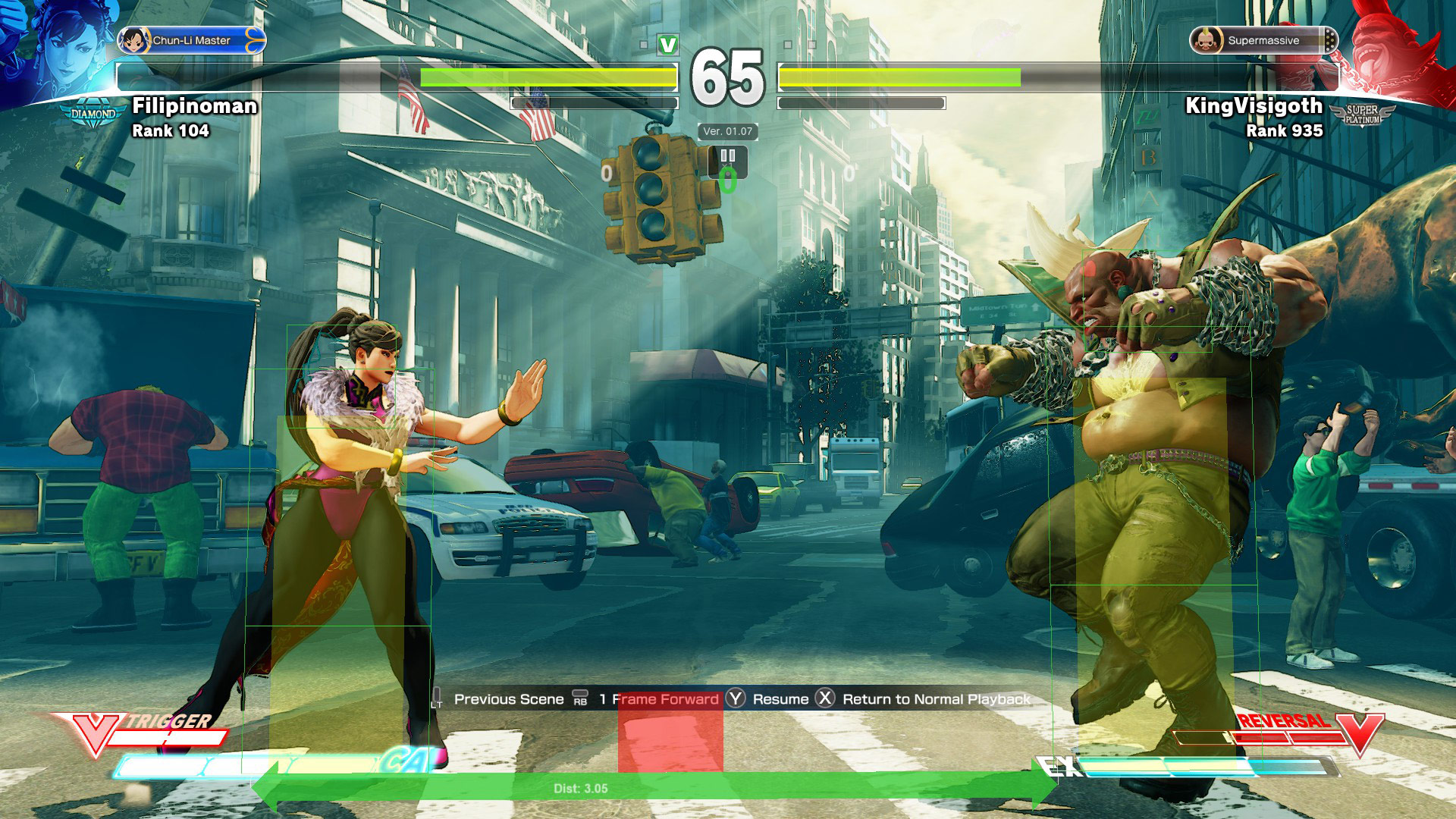
Task: Open the Chun-Li Master title plate
Action: pos(191,40)
